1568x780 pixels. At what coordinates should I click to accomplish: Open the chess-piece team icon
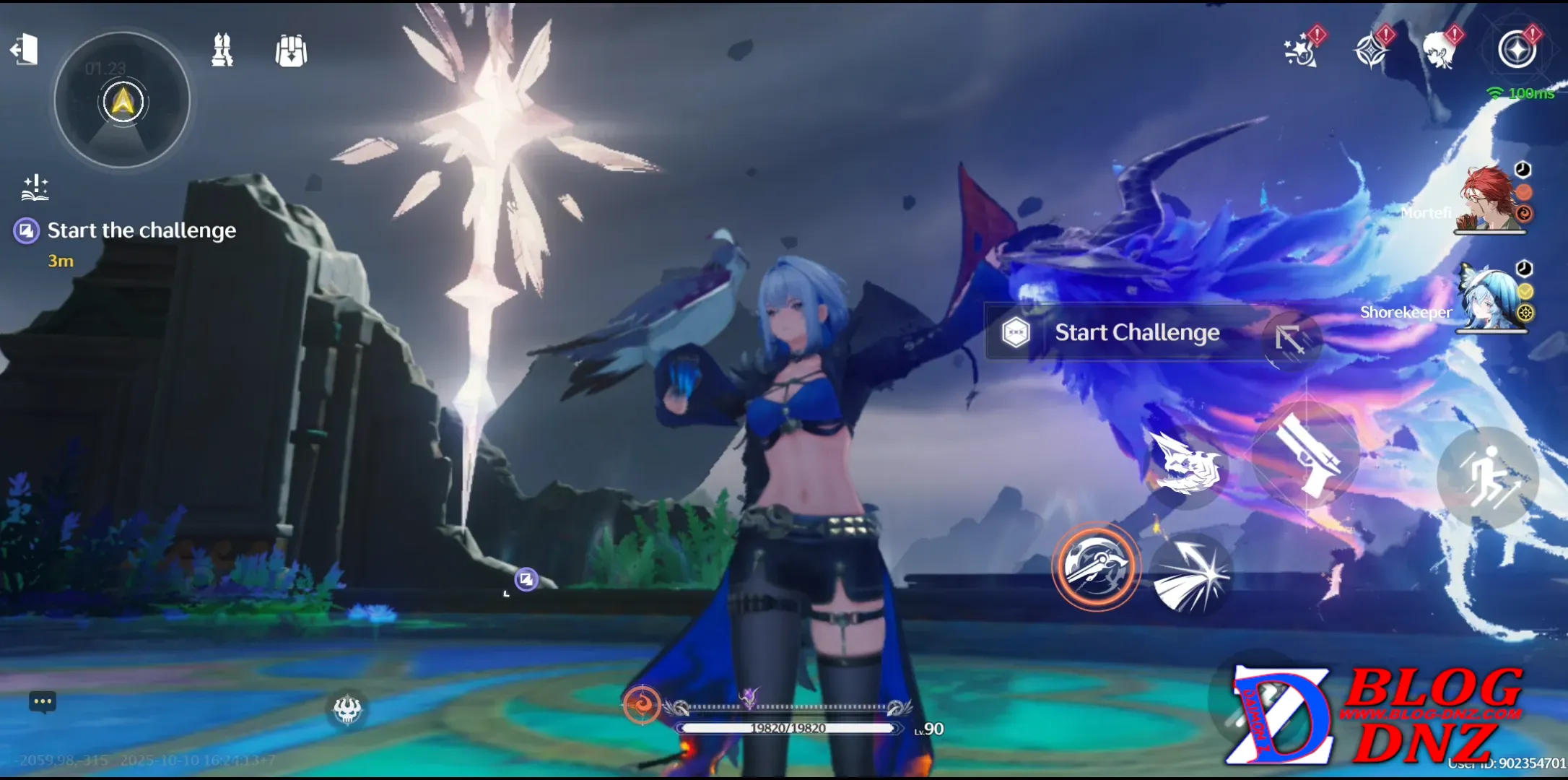222,51
